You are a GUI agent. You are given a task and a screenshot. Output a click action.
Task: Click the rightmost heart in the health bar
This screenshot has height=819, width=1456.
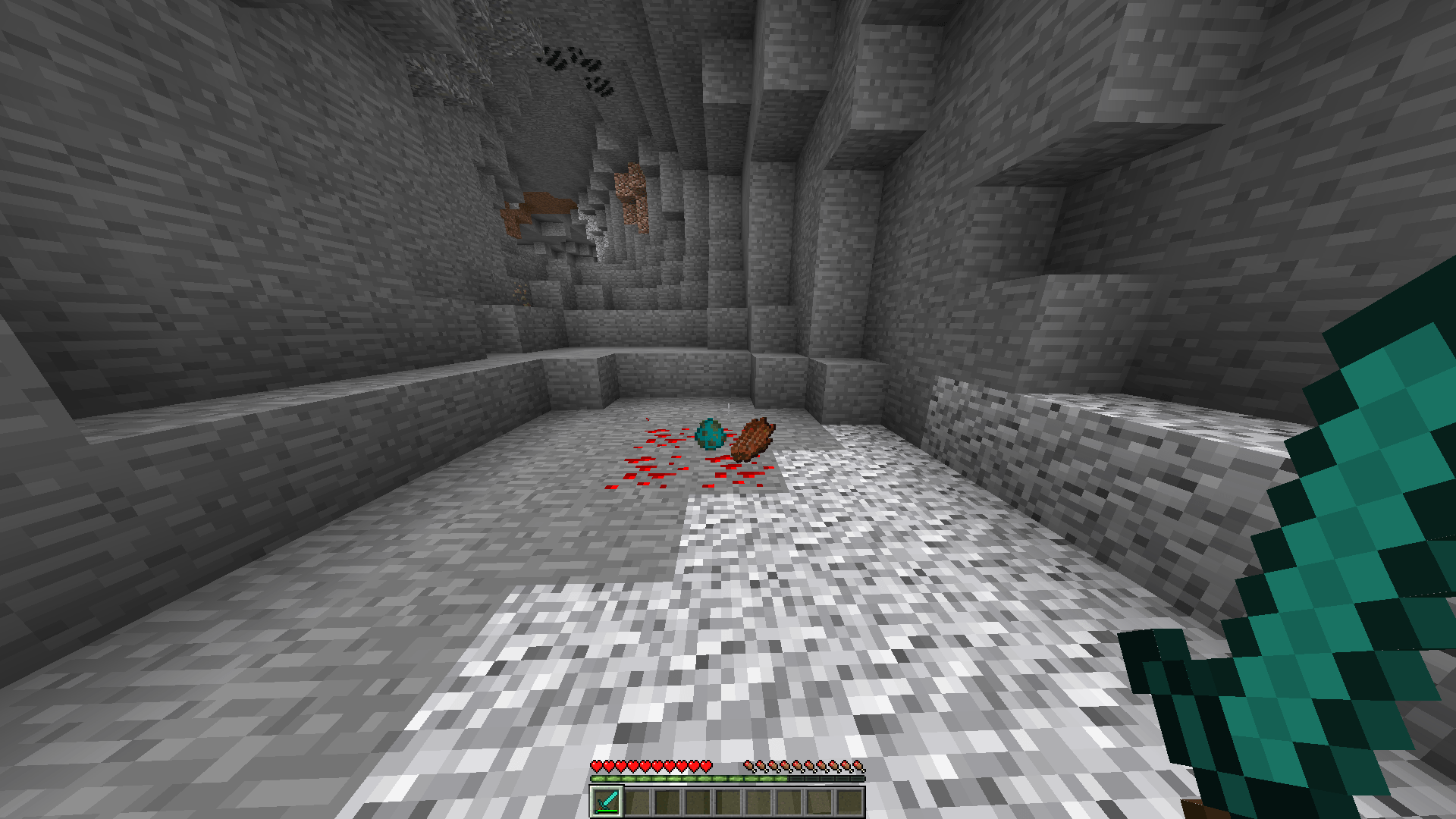click(705, 766)
